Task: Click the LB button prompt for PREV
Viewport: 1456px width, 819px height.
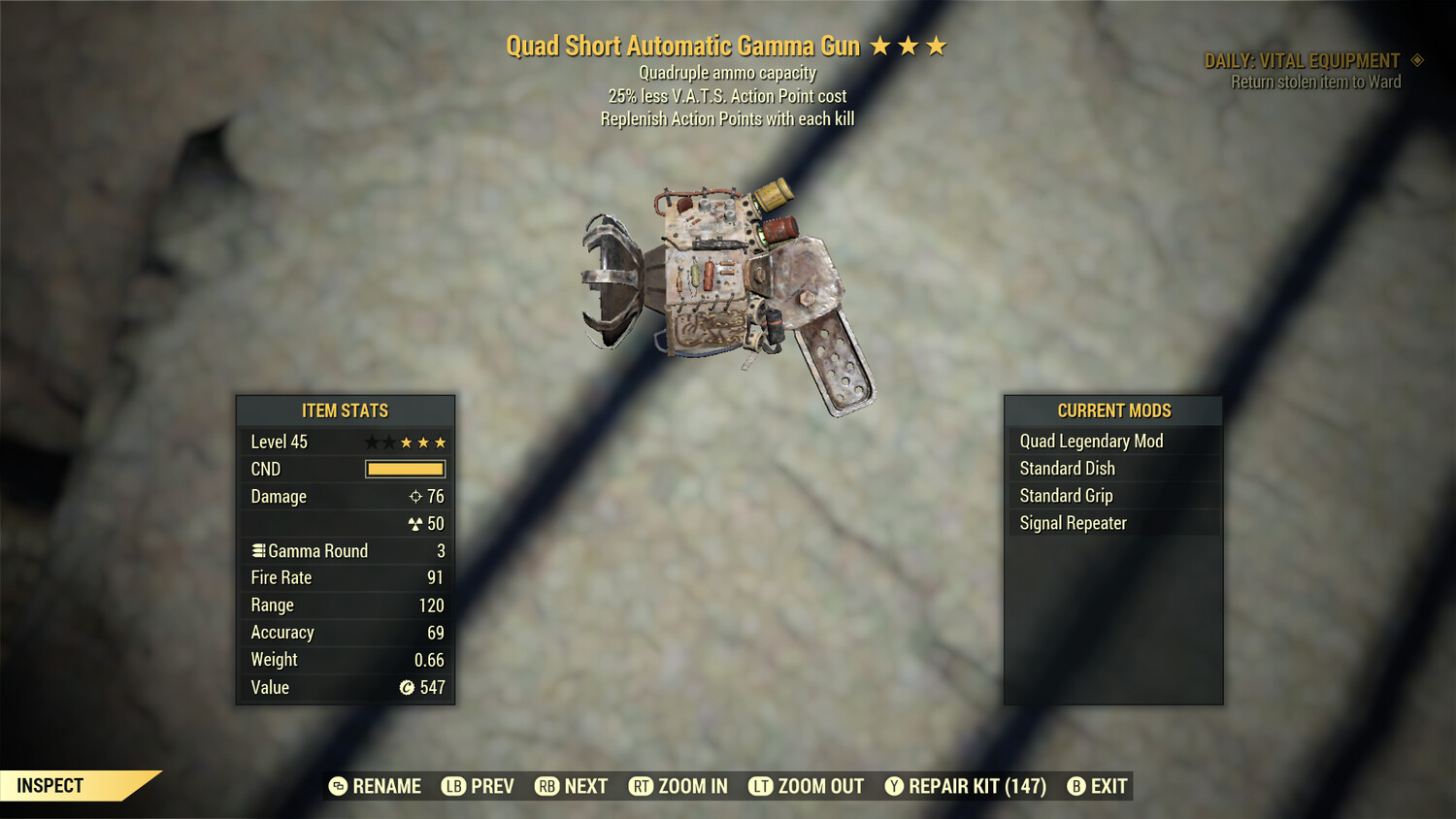Action: [452, 786]
